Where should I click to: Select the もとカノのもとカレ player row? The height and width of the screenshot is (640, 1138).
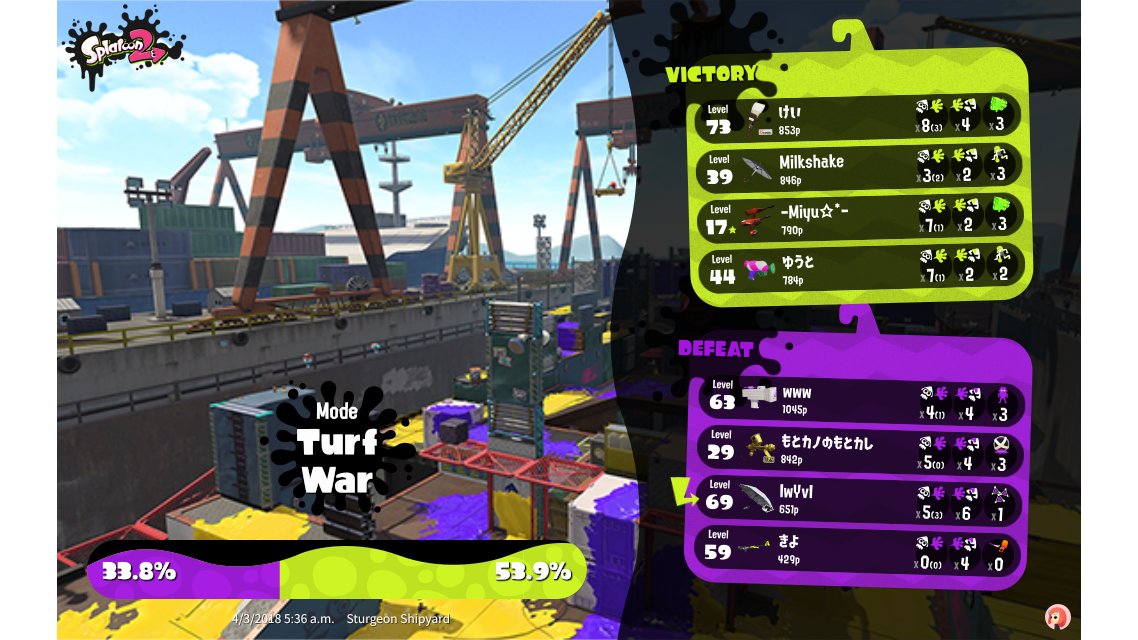point(860,449)
